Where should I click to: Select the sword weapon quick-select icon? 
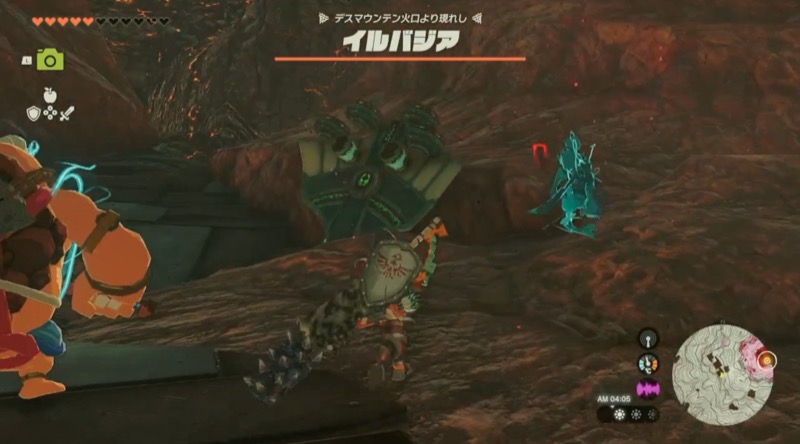coord(67,113)
